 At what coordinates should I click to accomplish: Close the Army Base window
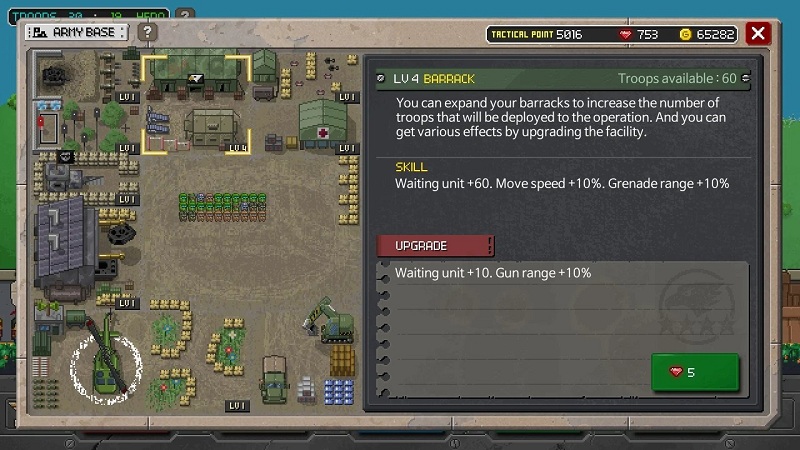(758, 33)
